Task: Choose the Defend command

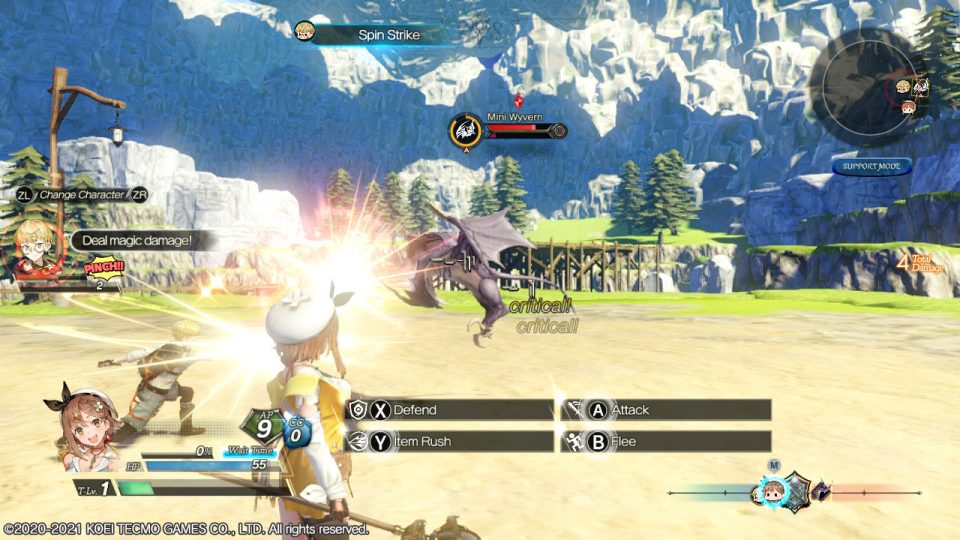Action: pyautogui.click(x=449, y=410)
